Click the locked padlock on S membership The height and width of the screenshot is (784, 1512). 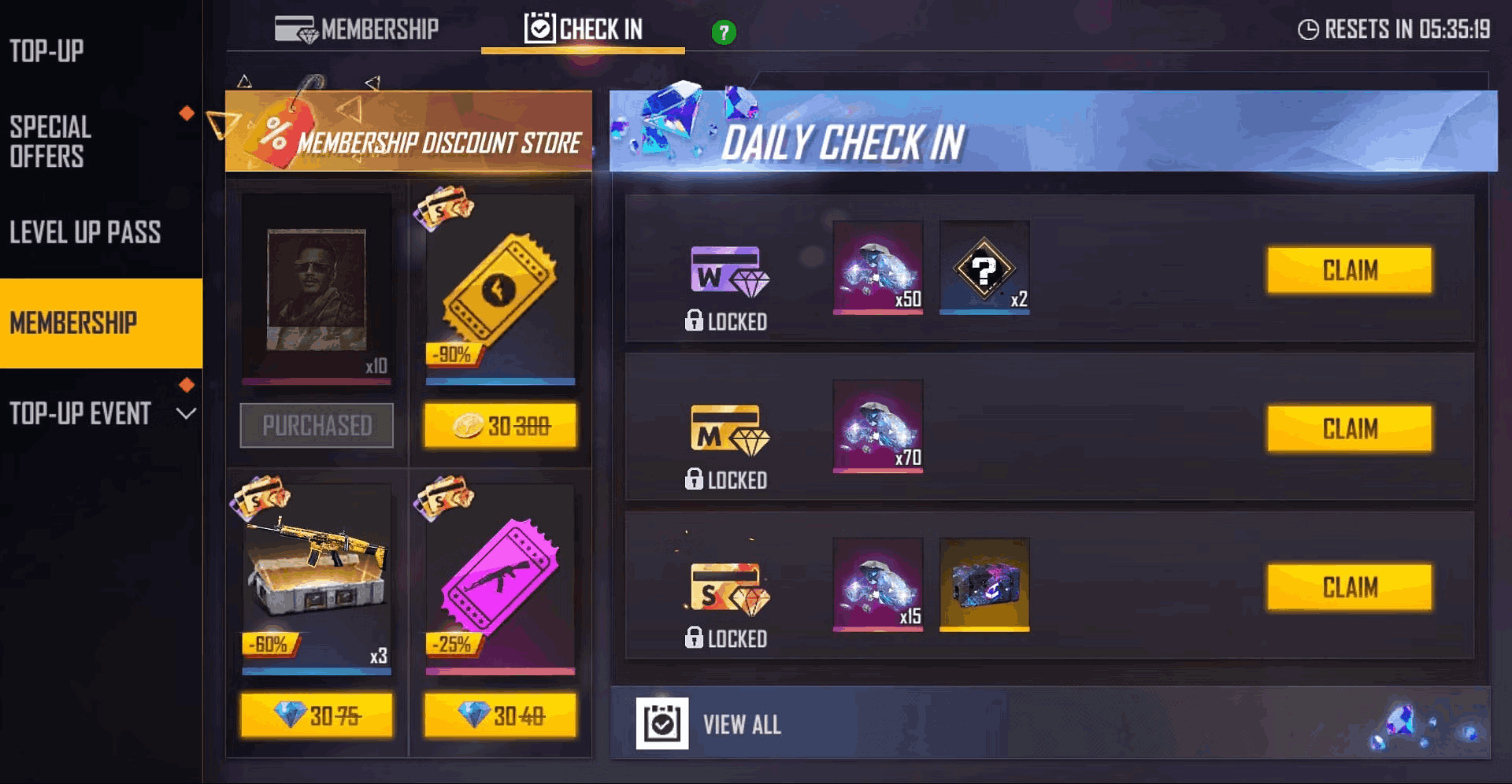tap(696, 639)
